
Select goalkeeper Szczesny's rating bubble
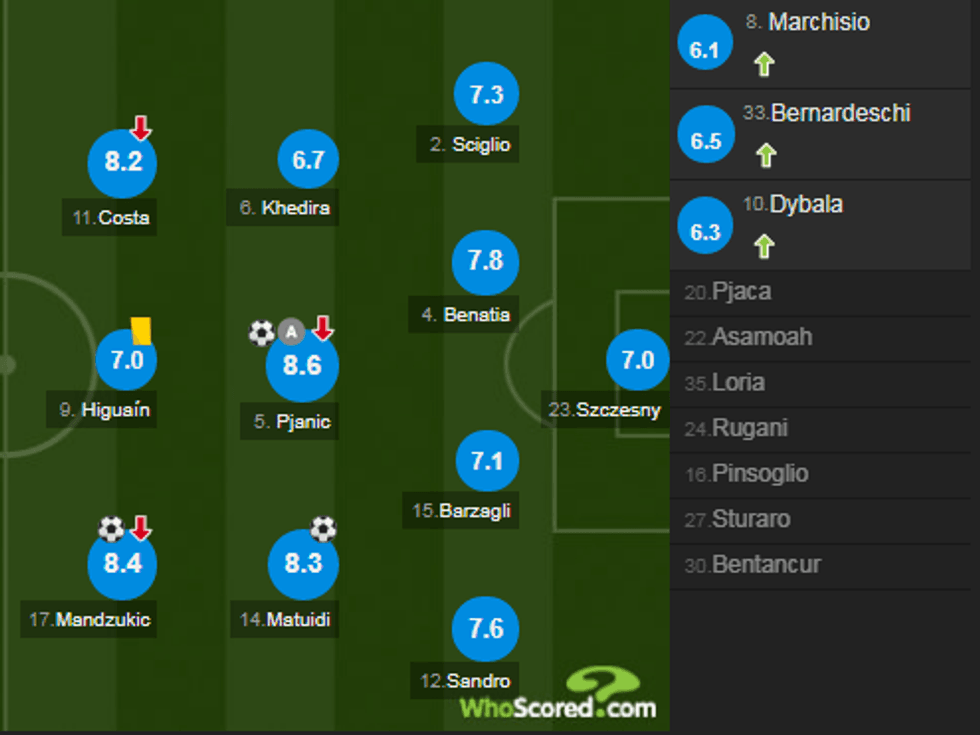point(638,360)
